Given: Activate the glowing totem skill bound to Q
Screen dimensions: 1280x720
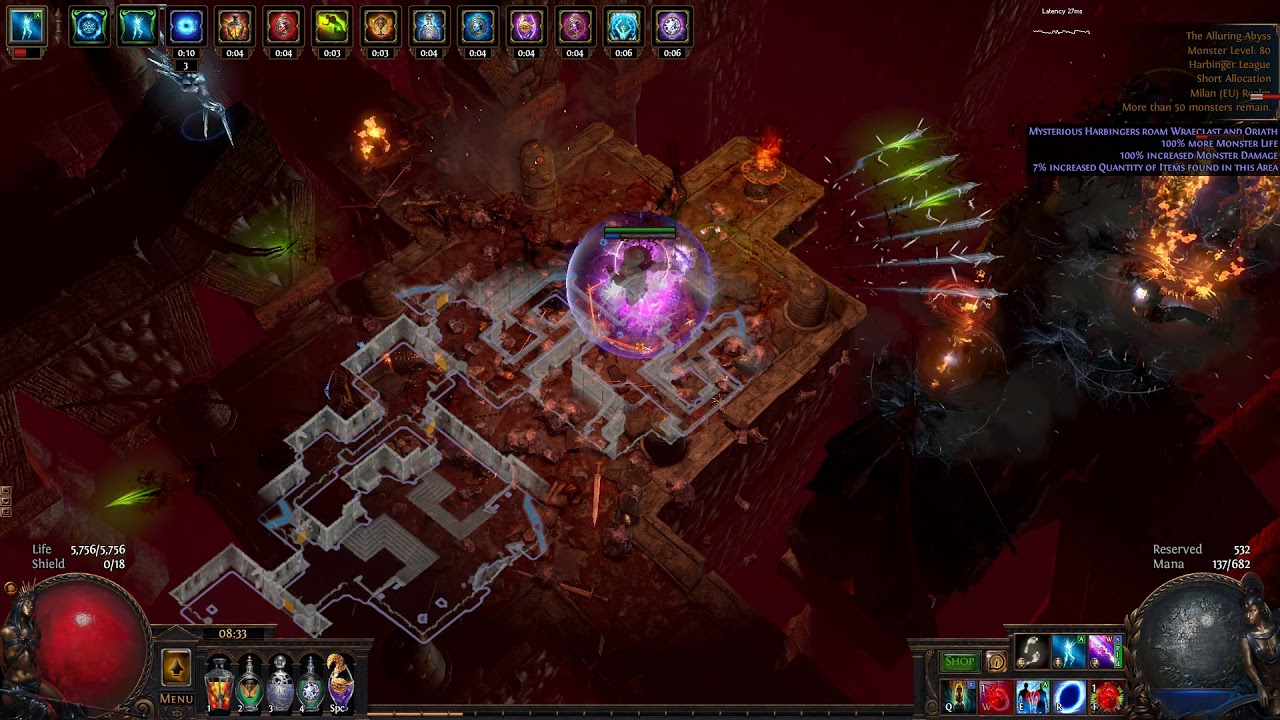Looking at the screenshot, I should pyautogui.click(x=958, y=696).
